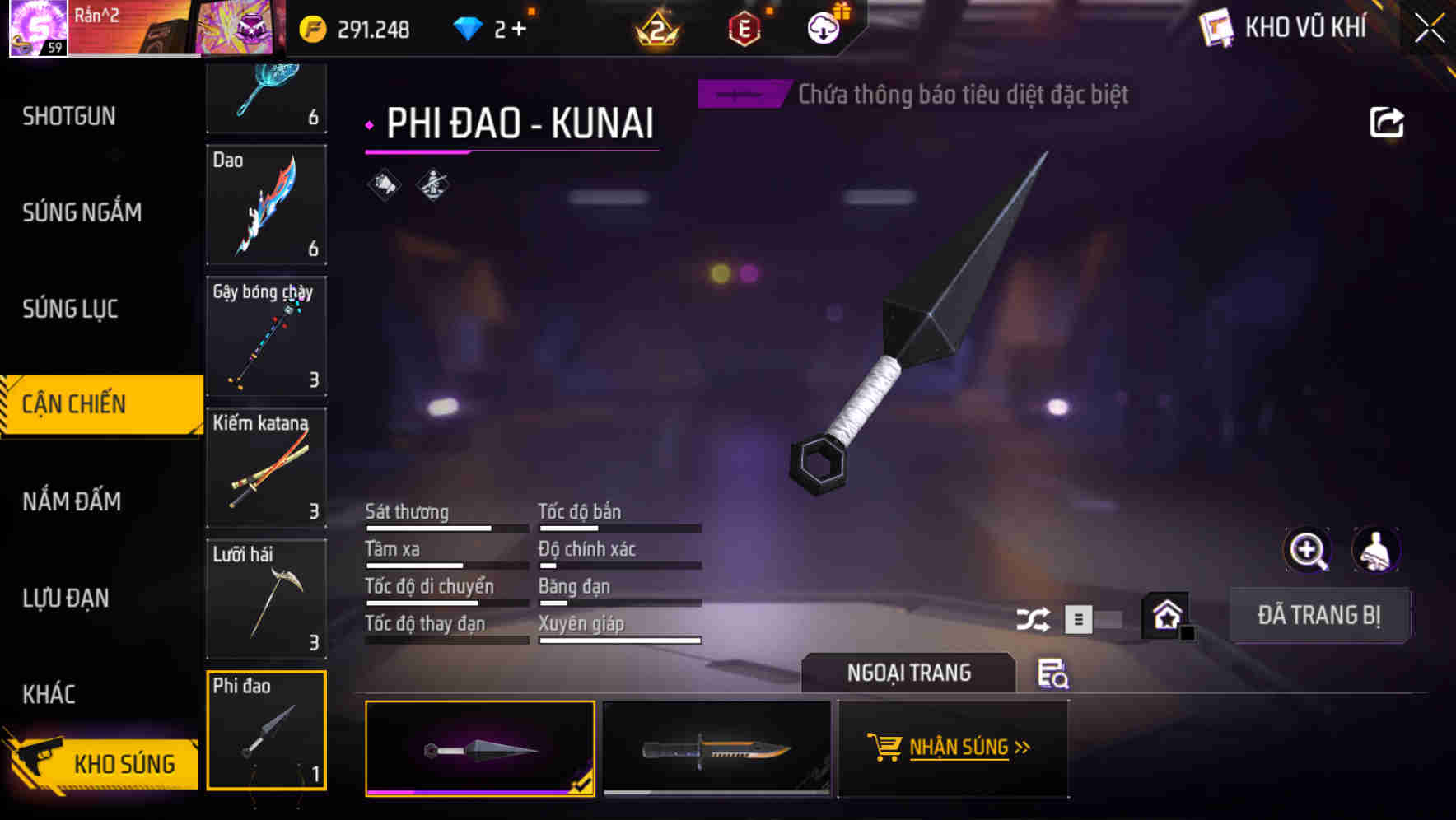Screen dimensions: 1456x820
Task: Click the cloud download gift icon in top bar
Action: [823, 27]
